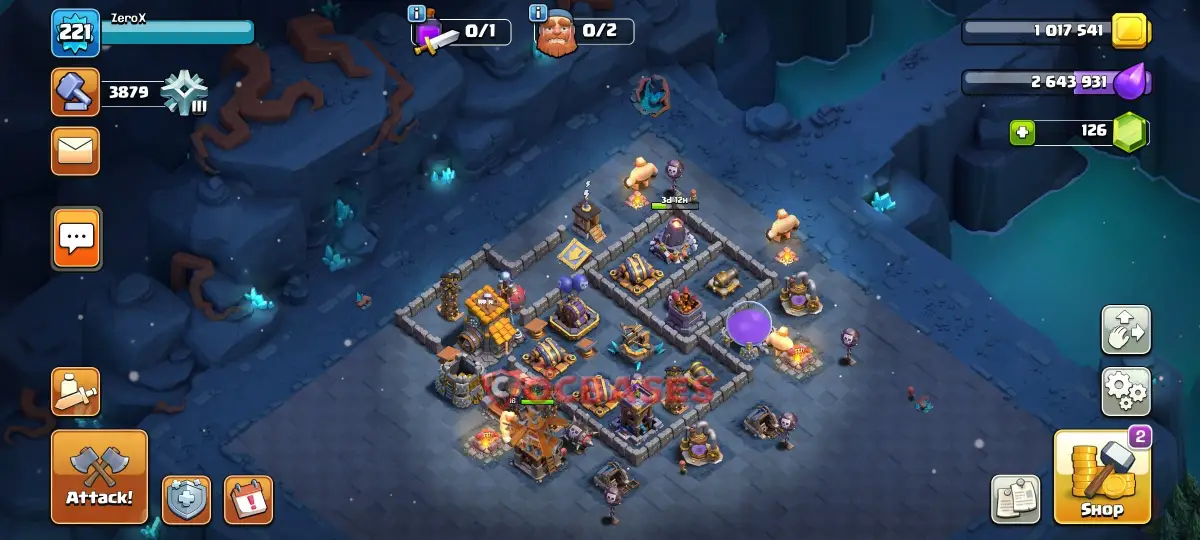Open the chat speech bubble

76,238
